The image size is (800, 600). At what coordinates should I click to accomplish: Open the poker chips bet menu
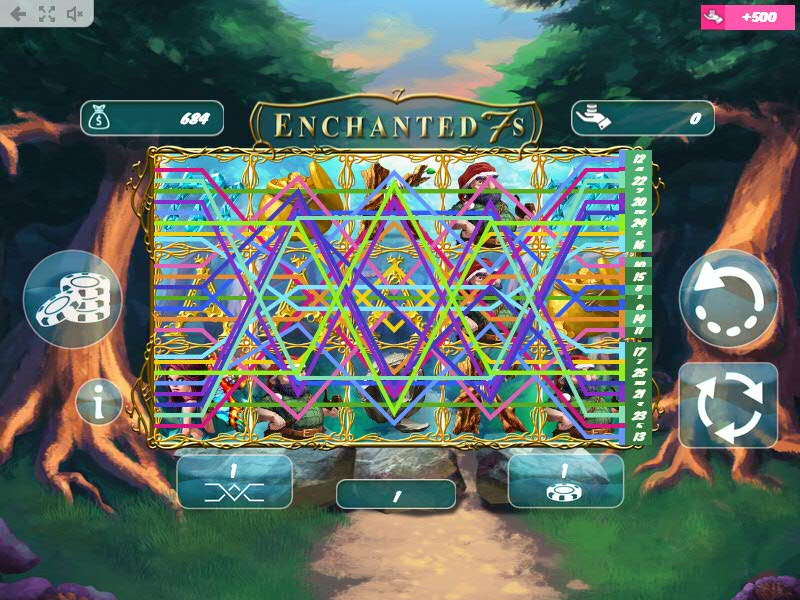pyautogui.click(x=72, y=299)
